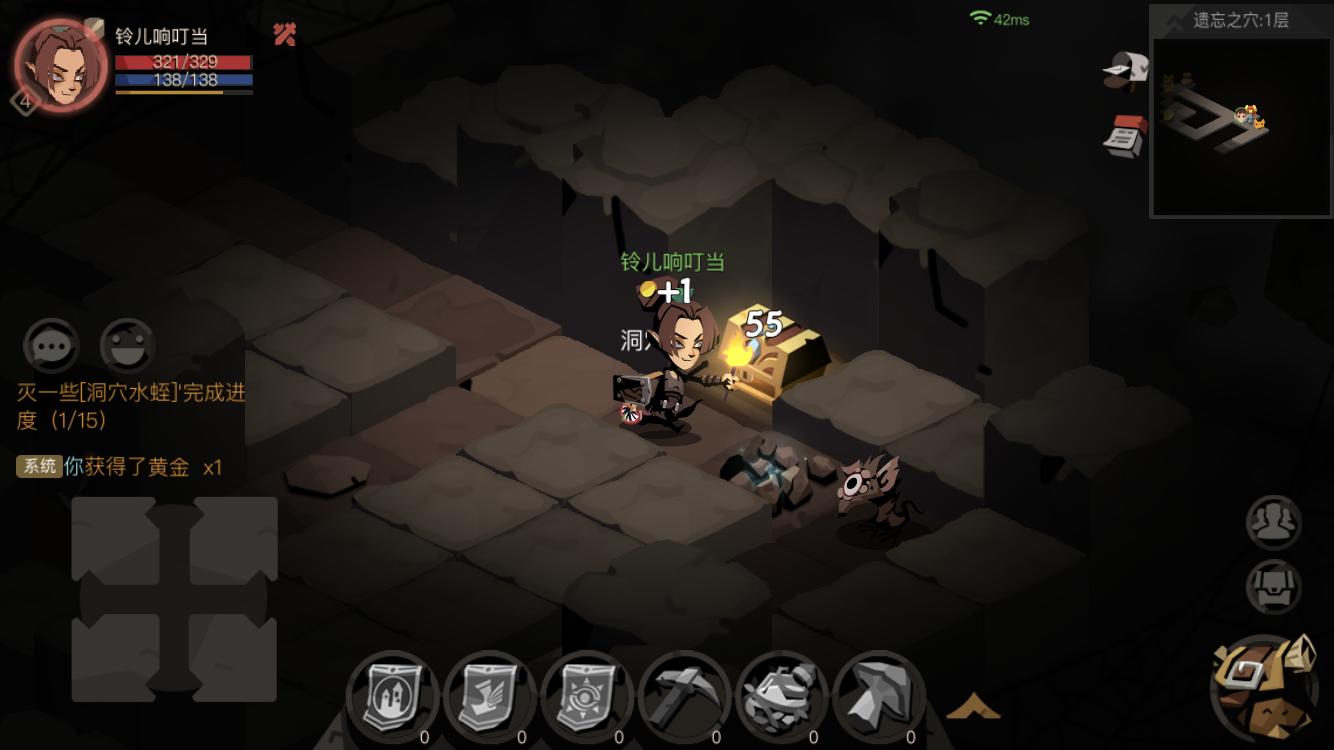Image resolution: width=1334 pixels, height=750 pixels.
Task: Open the mailbox icon
Action: click(x=1126, y=71)
